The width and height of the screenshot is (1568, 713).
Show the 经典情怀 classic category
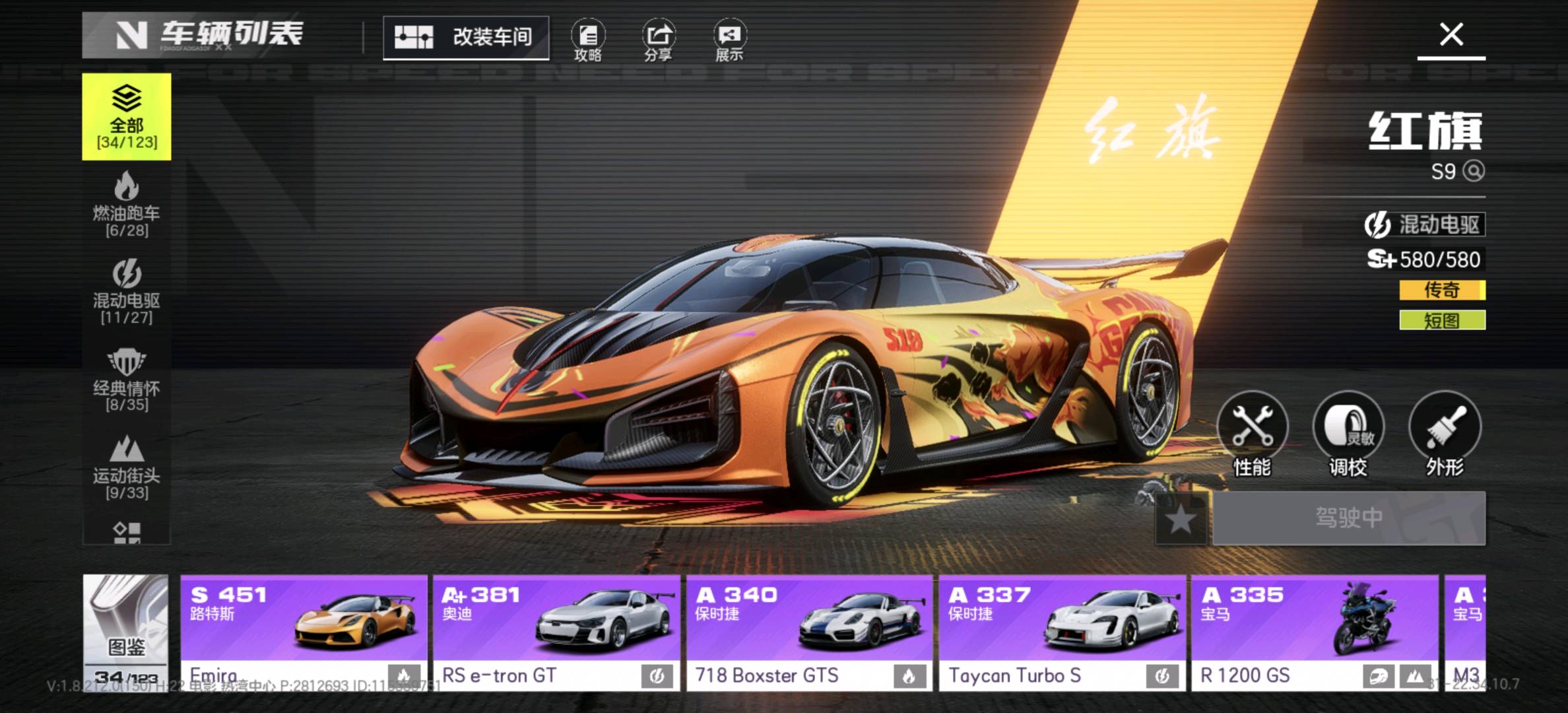point(127,380)
